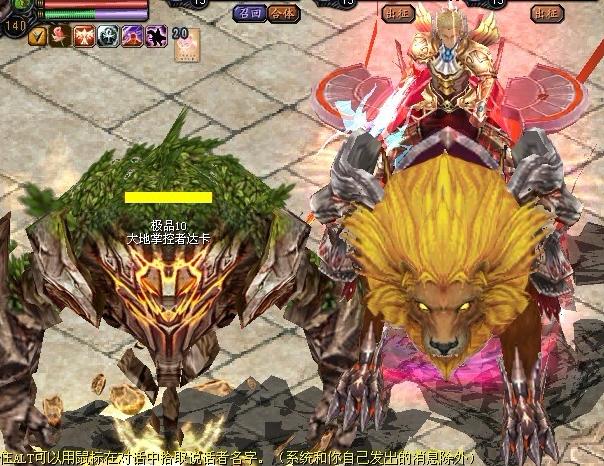Click the pink rose buff icon
Viewport: 604px width, 466px height.
(x=61, y=37)
